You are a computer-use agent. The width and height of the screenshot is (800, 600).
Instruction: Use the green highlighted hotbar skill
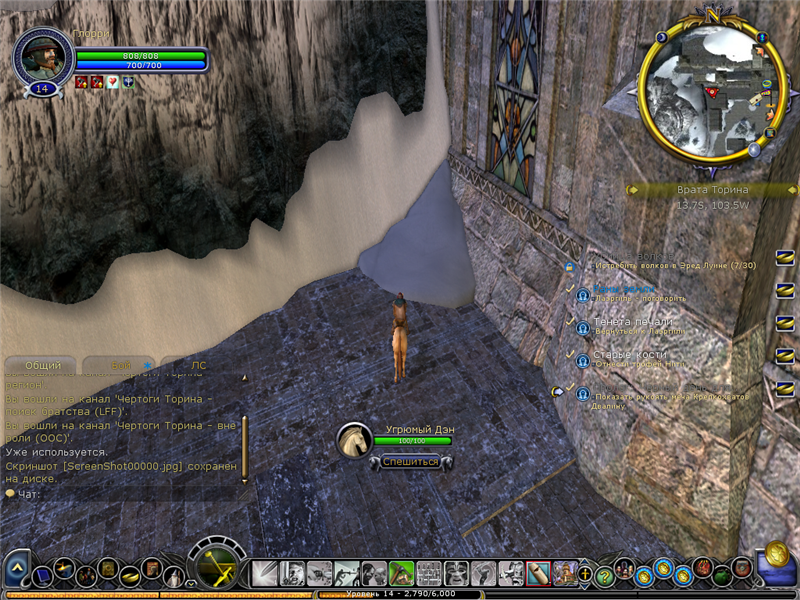[x=401, y=573]
